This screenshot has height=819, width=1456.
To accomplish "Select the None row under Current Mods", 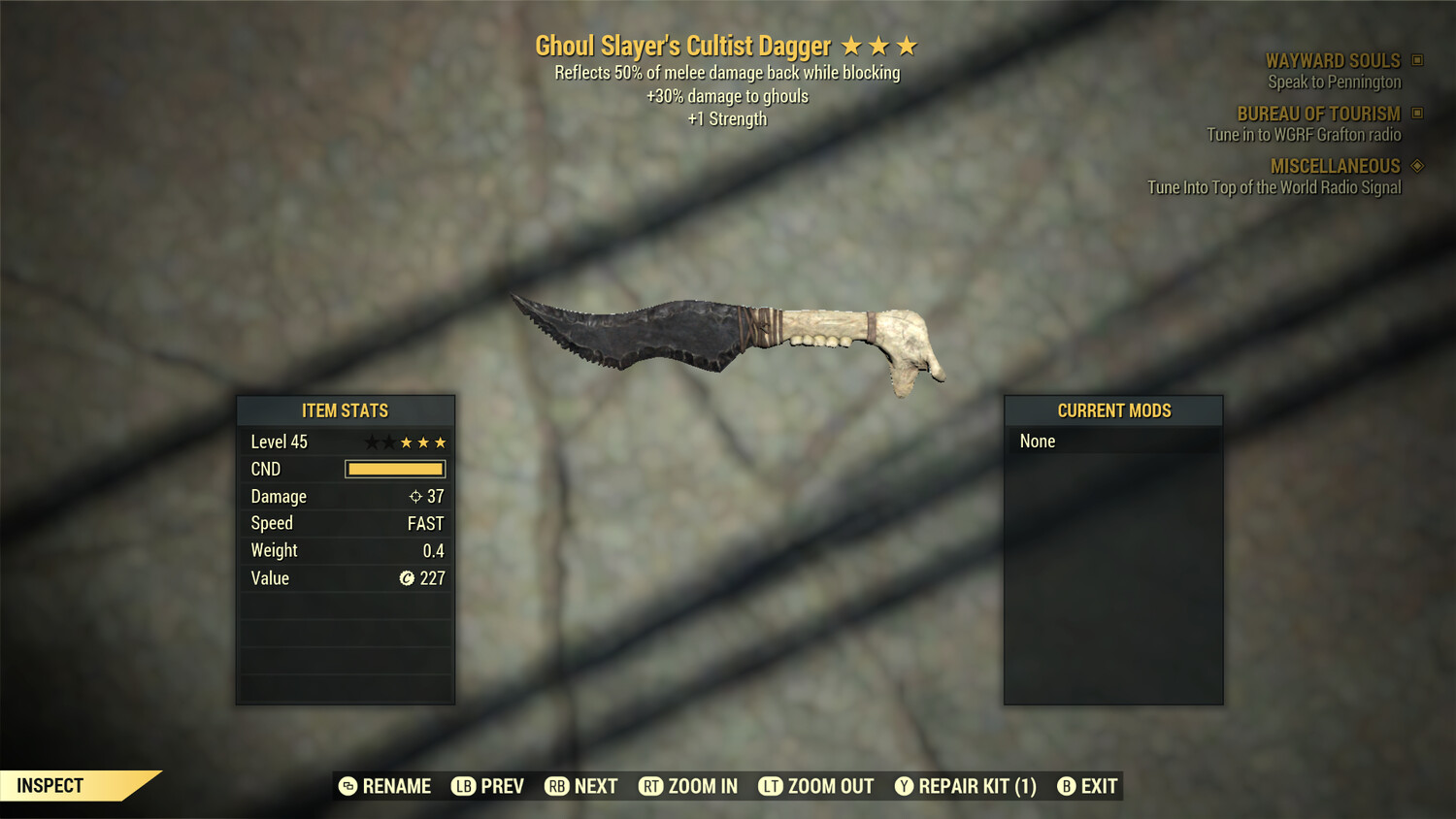I will click(x=1113, y=442).
